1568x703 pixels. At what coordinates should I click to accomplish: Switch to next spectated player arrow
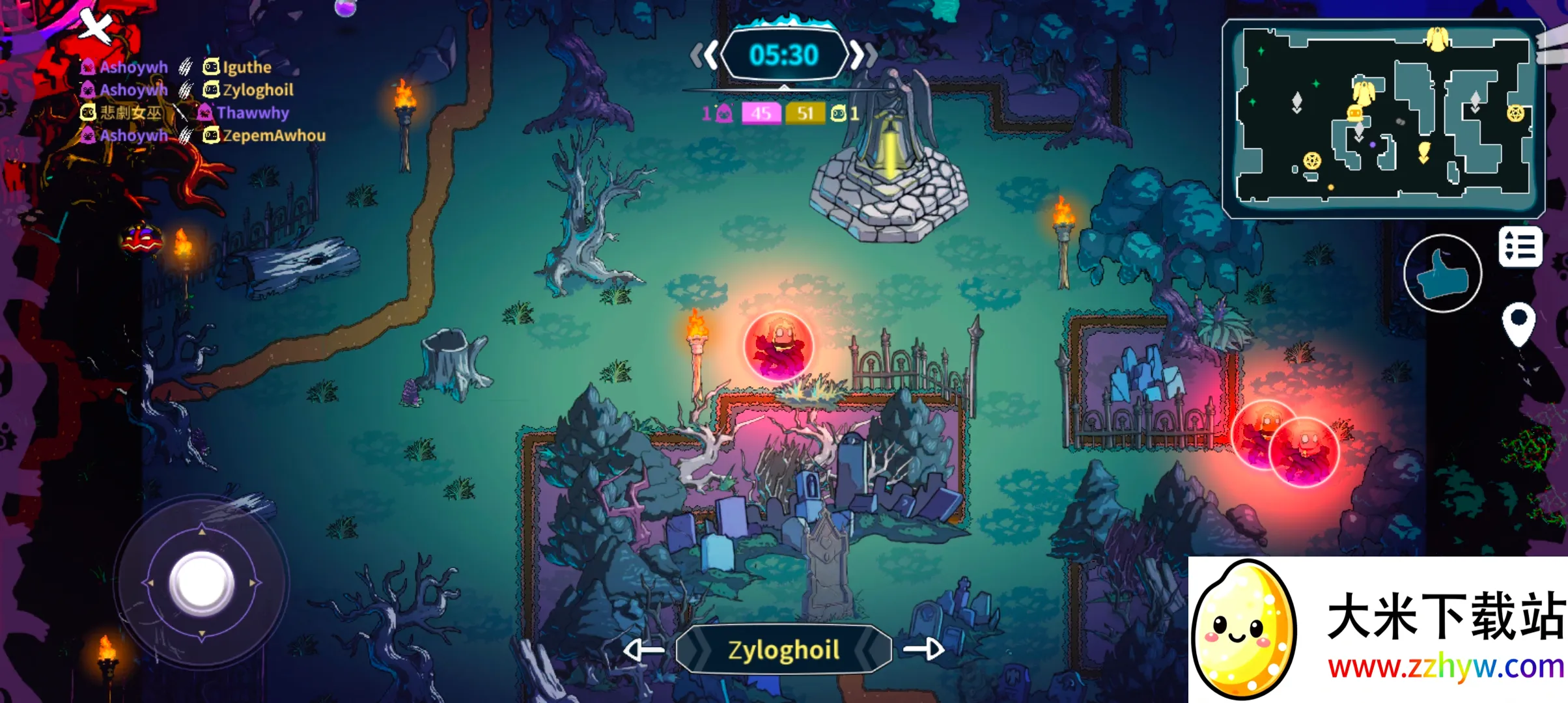(923, 649)
